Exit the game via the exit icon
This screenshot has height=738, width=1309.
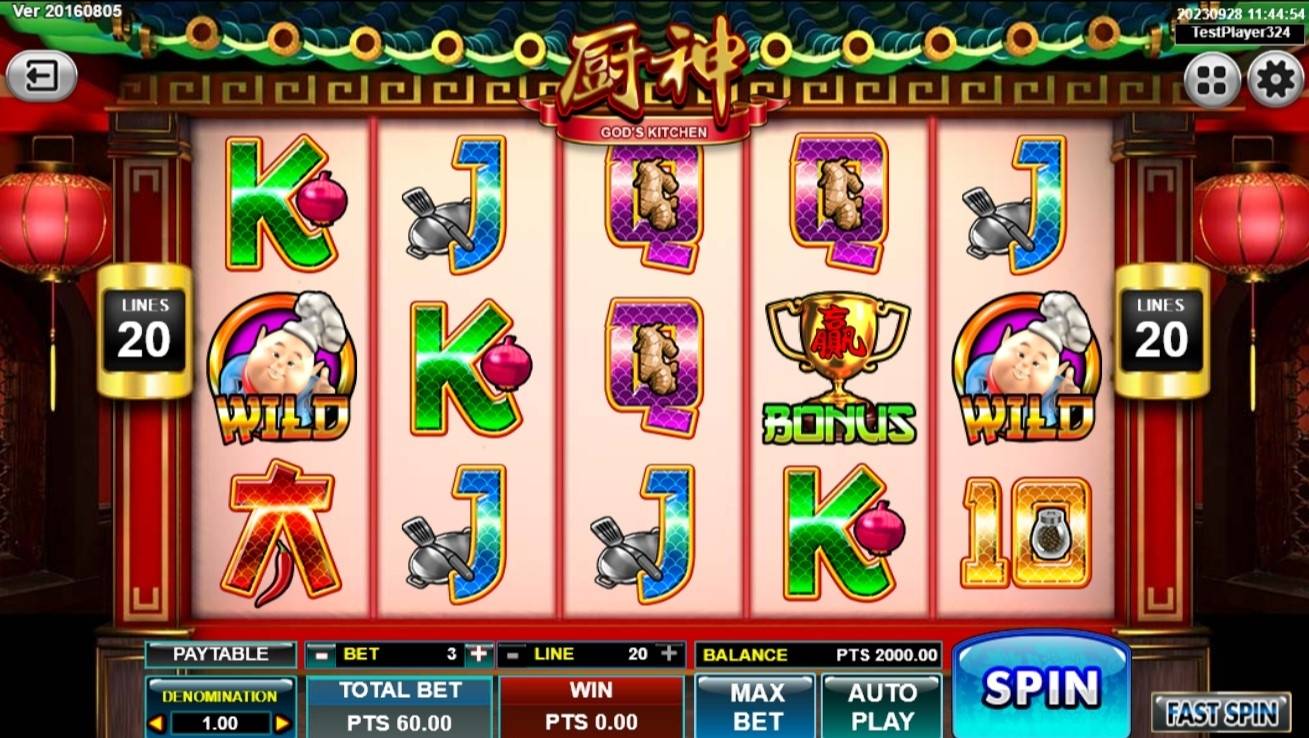[x=41, y=76]
